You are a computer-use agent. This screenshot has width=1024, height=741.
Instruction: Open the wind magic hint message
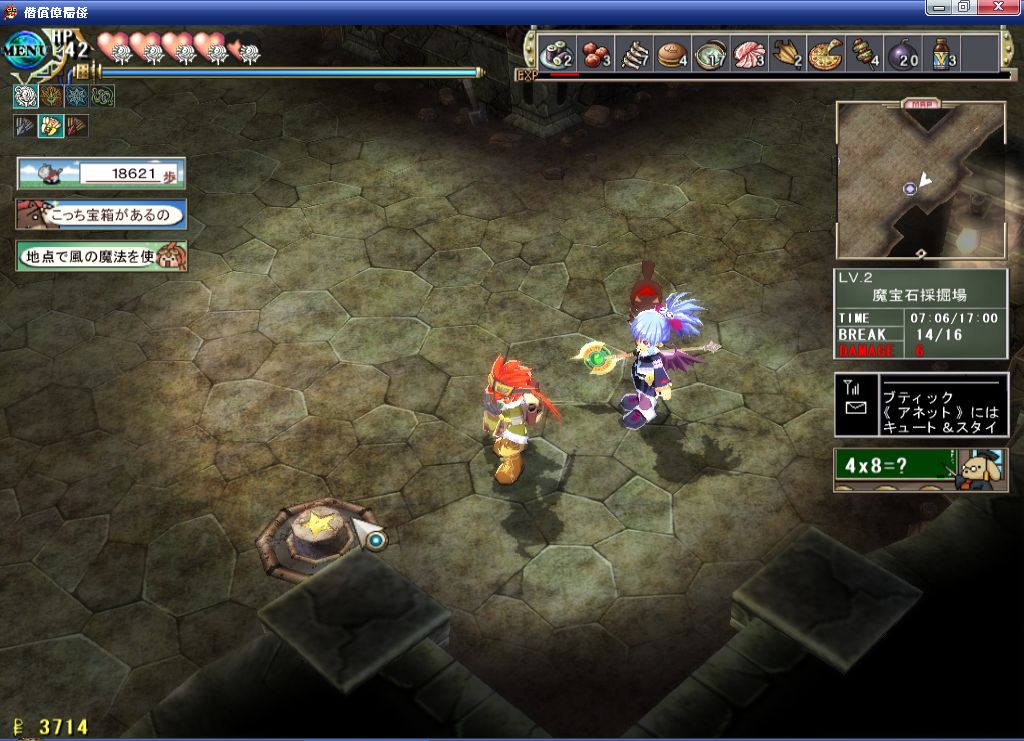101,257
